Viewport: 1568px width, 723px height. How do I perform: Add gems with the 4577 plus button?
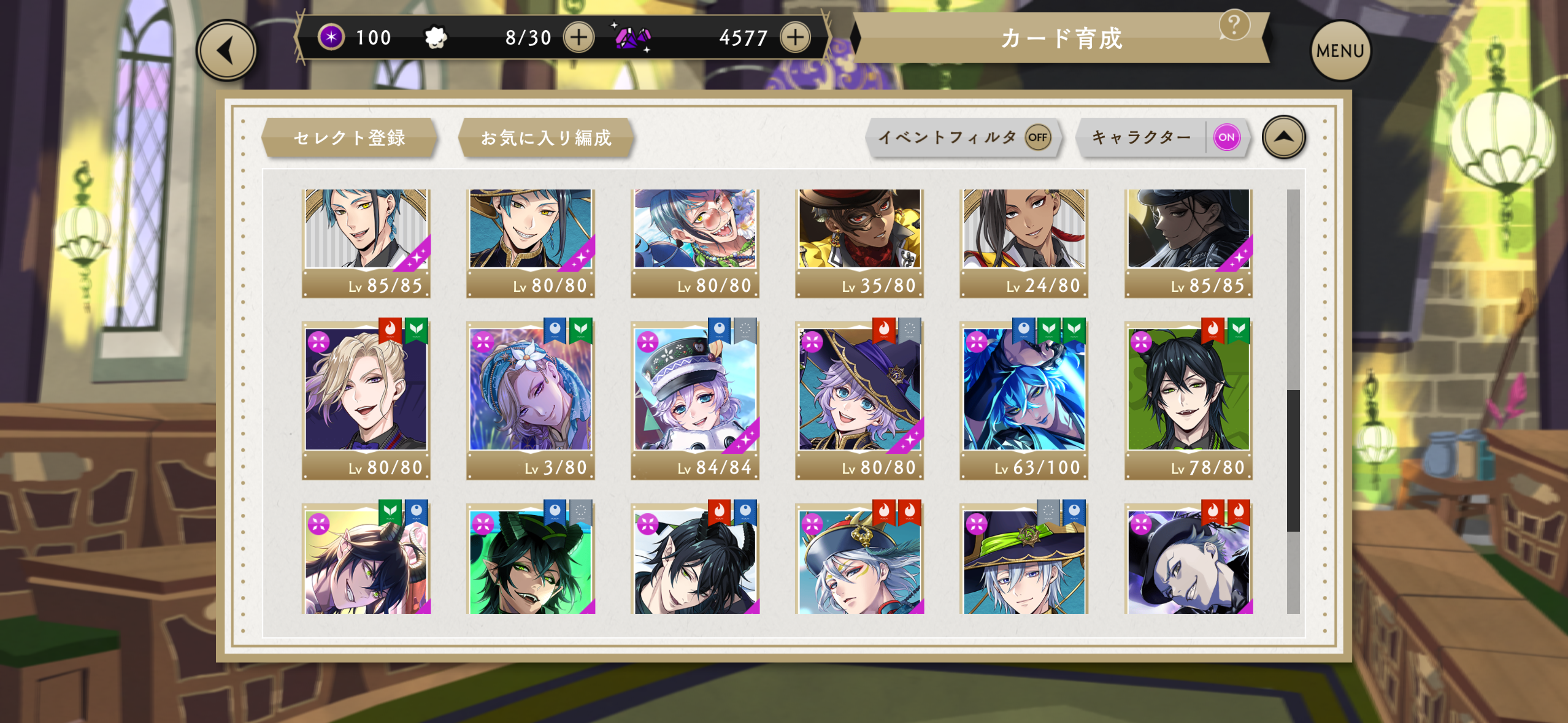(x=795, y=37)
